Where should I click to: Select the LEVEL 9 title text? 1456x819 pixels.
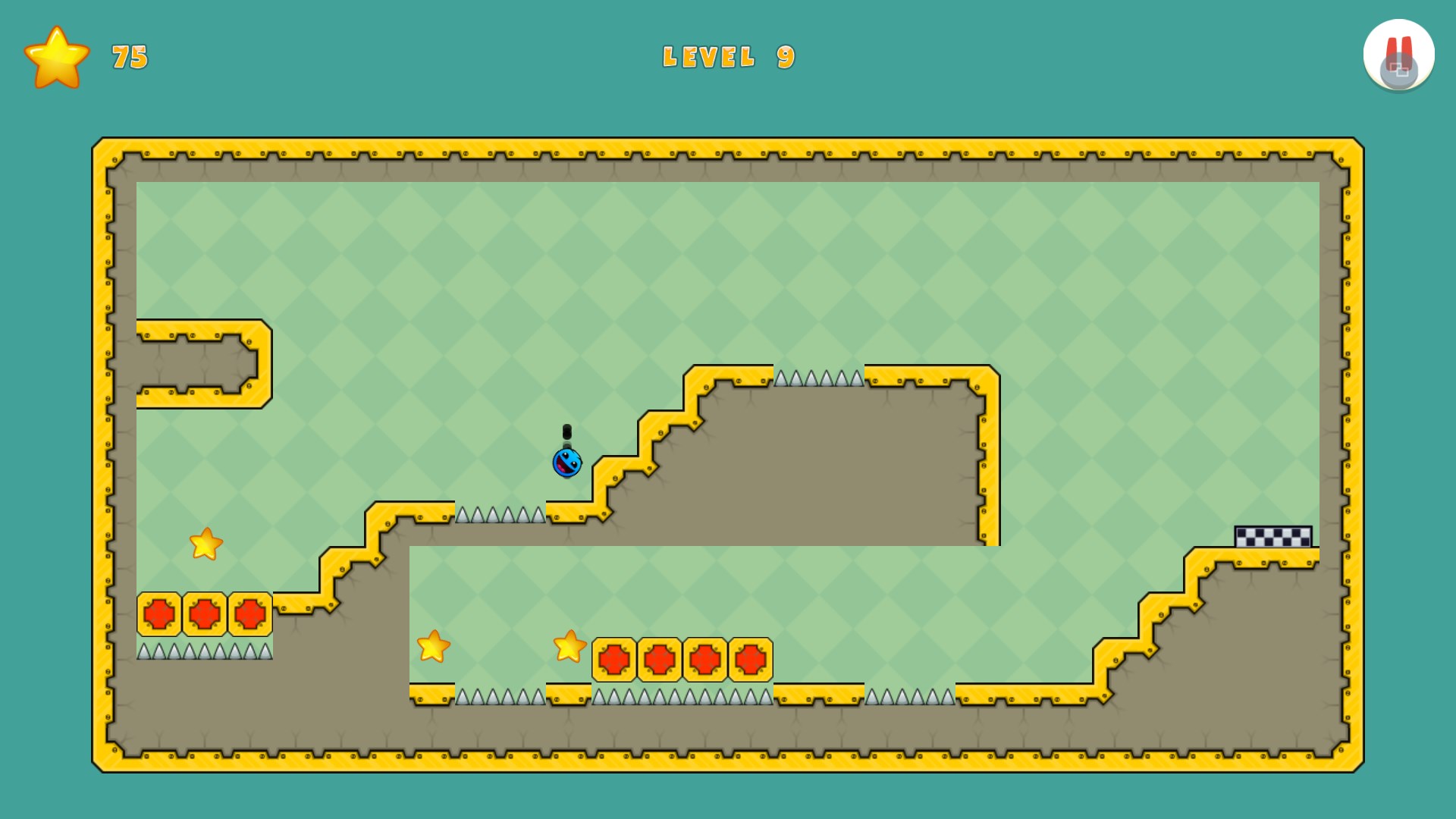[x=728, y=56]
